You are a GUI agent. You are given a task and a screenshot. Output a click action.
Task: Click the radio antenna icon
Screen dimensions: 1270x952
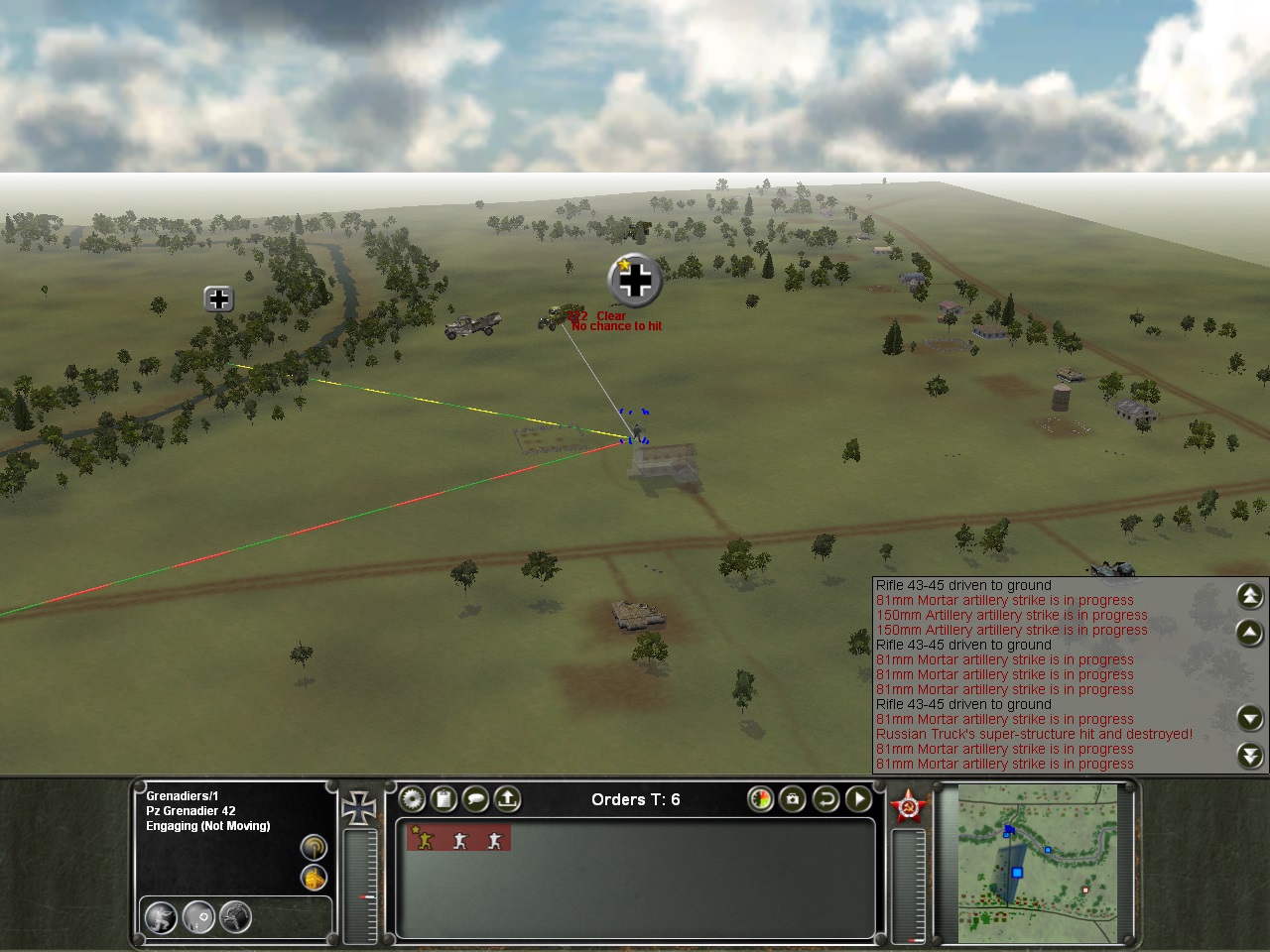pyautogui.click(x=314, y=848)
